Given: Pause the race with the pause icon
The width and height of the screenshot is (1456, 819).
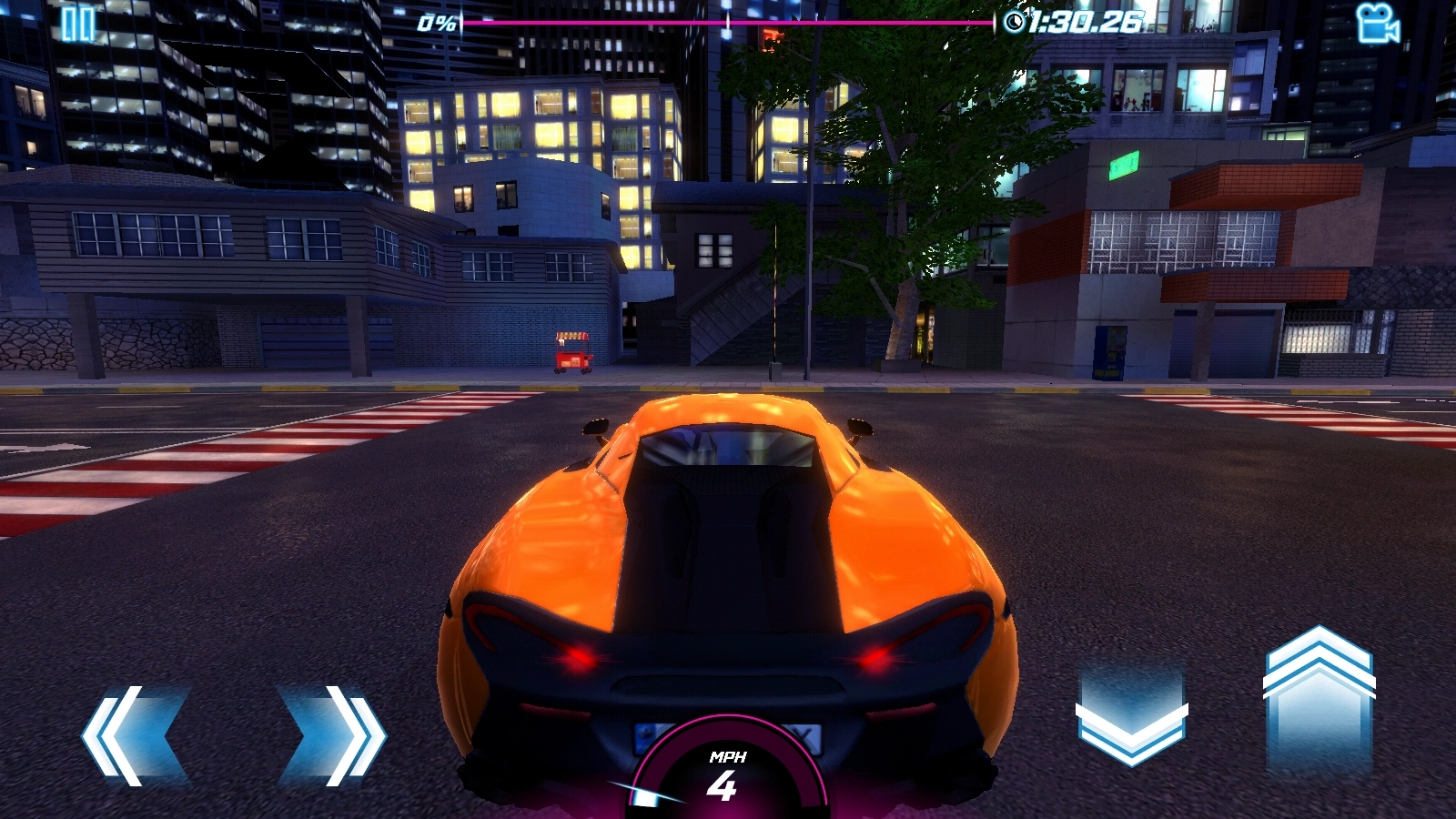Looking at the screenshot, I should (x=77, y=25).
